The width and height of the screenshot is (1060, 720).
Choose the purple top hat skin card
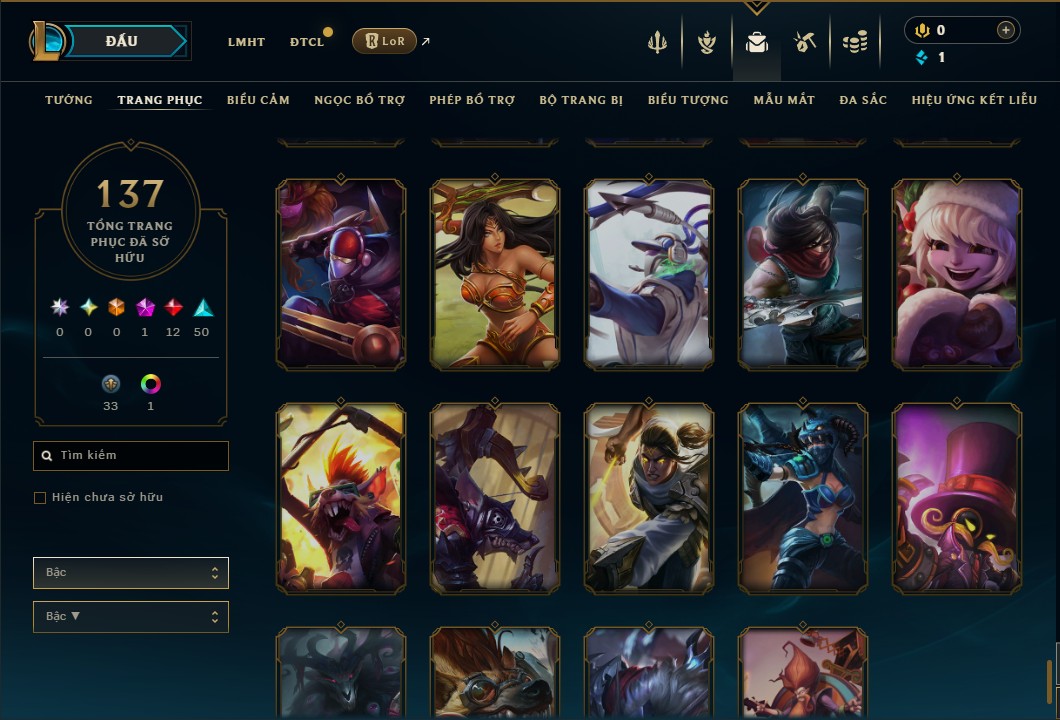[957, 498]
